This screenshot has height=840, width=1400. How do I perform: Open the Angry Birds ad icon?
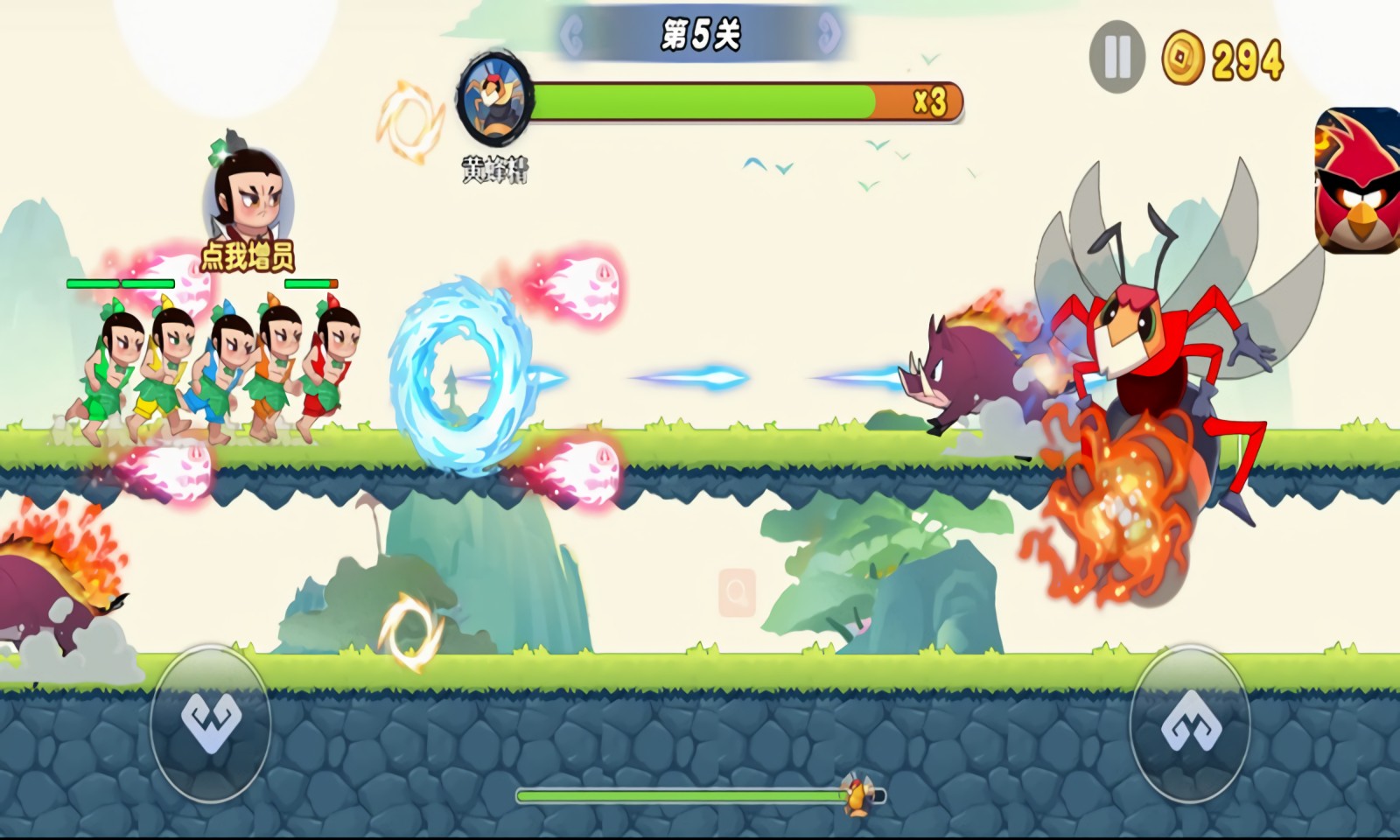point(1358,180)
